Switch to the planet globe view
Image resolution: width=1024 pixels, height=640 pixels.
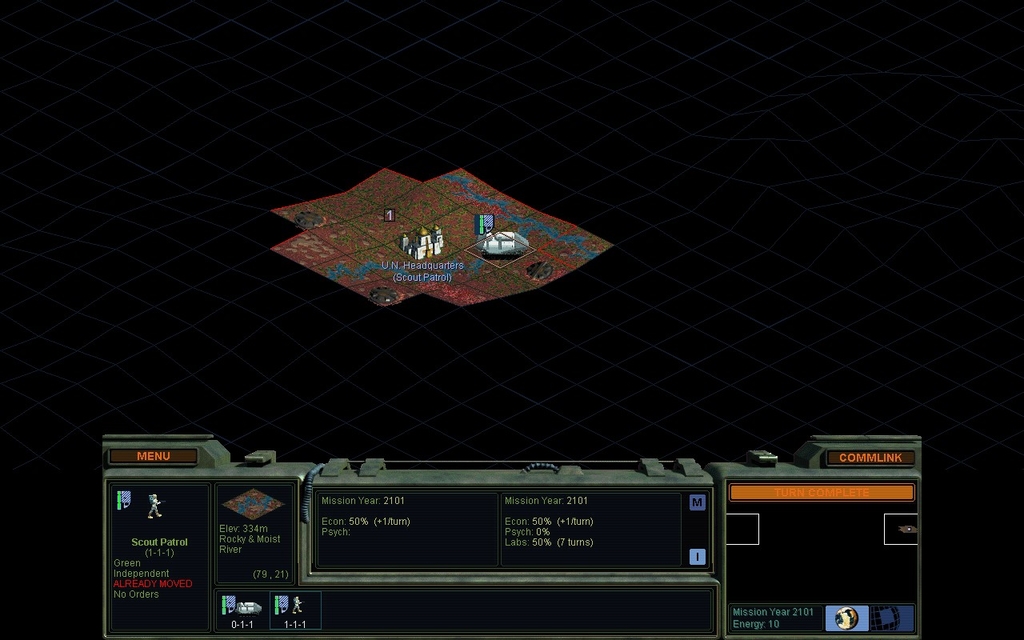847,617
